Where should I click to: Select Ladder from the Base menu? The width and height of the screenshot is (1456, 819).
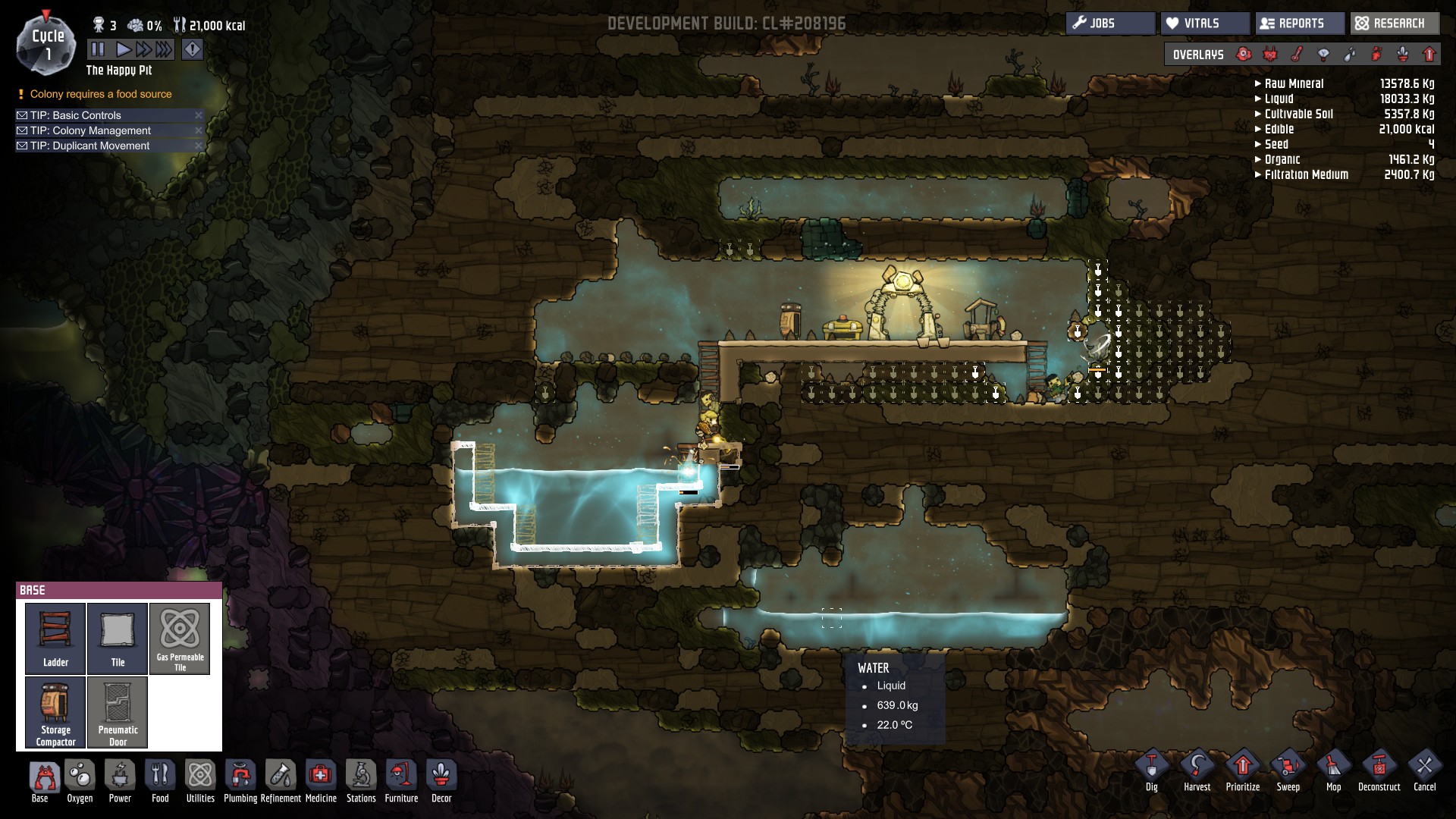[55, 638]
